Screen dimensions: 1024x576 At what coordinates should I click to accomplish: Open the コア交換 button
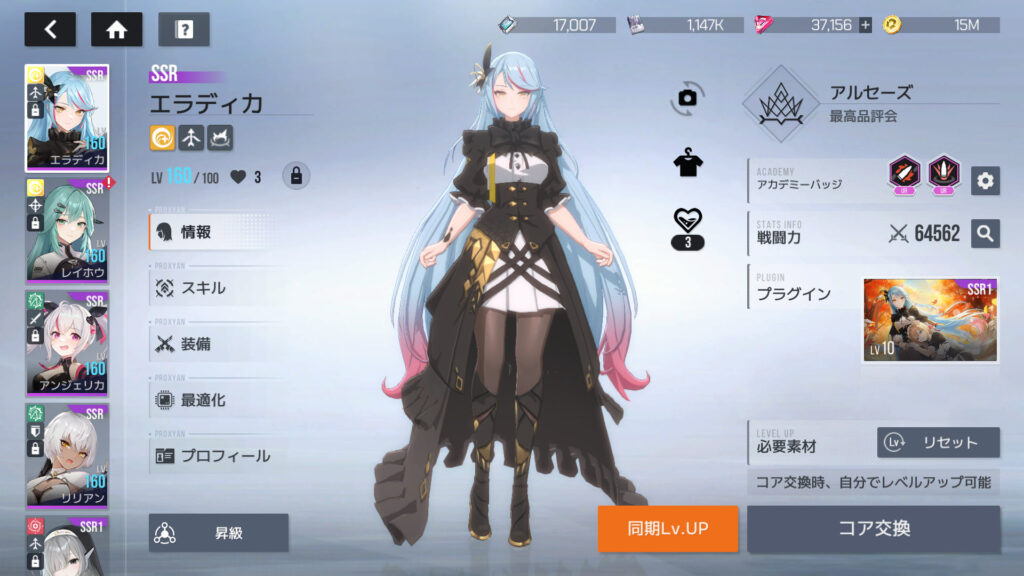[873, 529]
